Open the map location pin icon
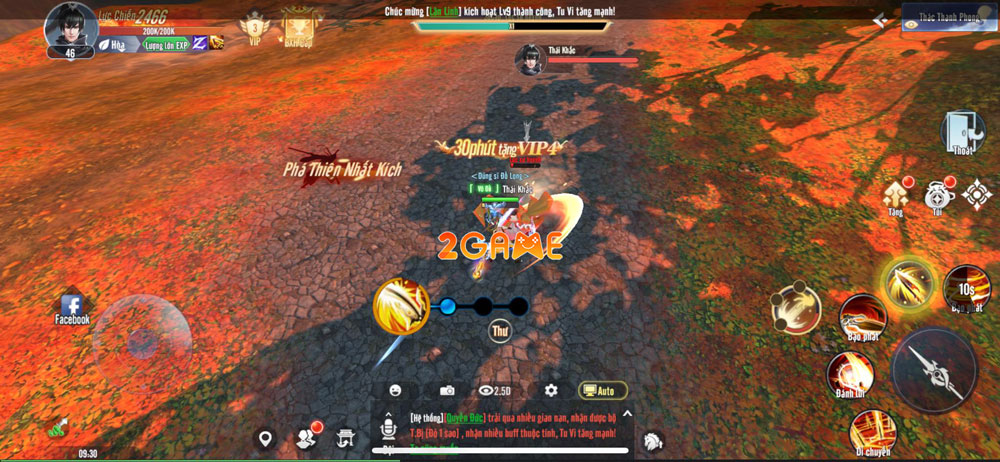 [265, 439]
